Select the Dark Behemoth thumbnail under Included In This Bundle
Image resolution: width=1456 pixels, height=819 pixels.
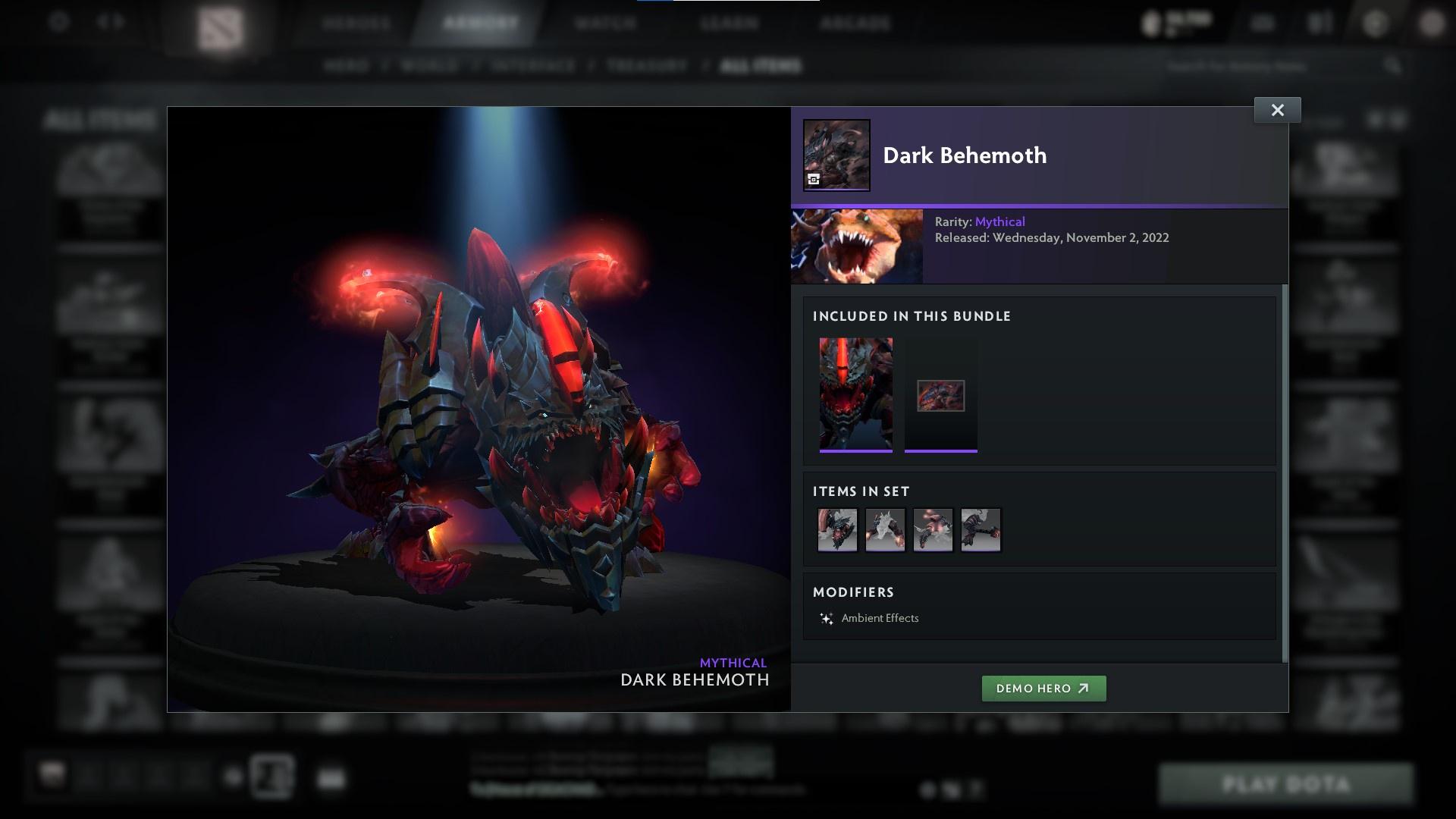pyautogui.click(x=857, y=394)
